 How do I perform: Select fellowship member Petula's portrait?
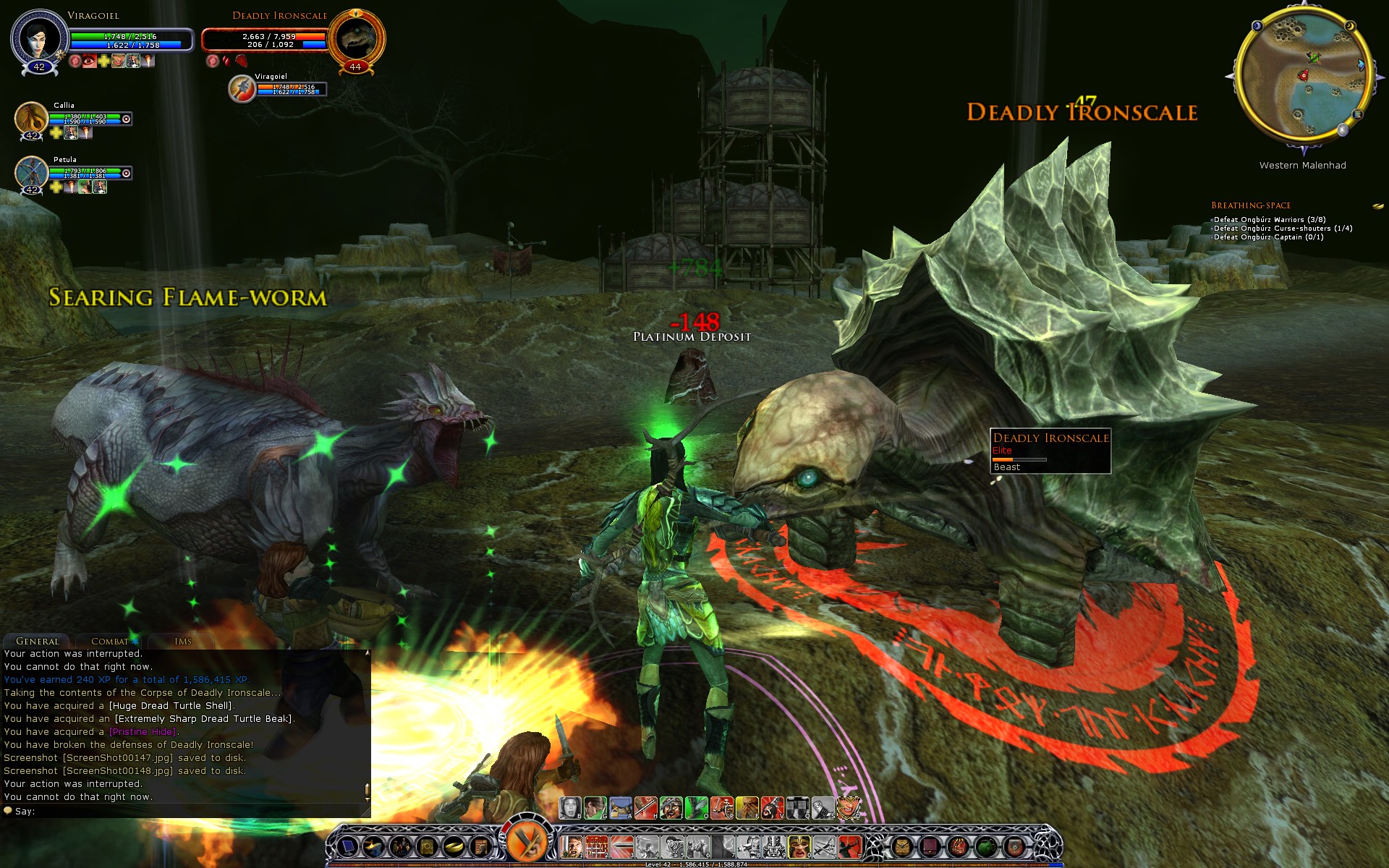click(31, 172)
